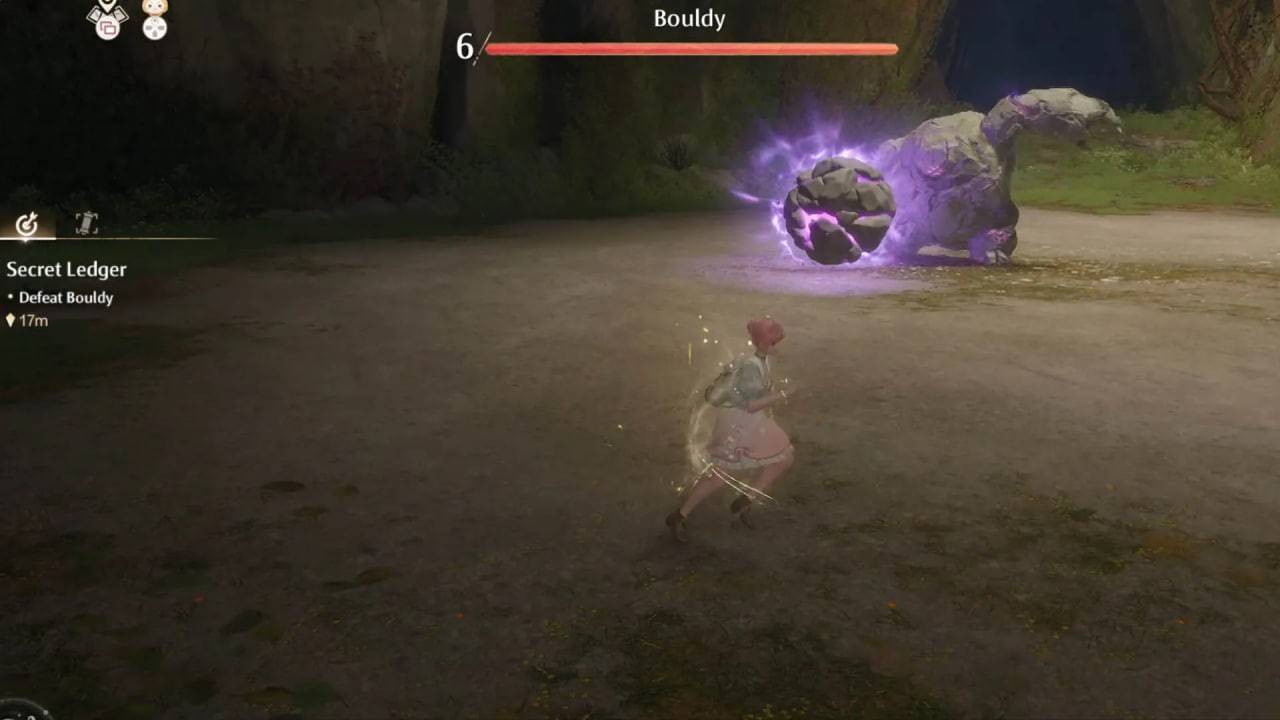Image resolution: width=1280 pixels, height=720 pixels.
Task: Click the Bouldy boss name label
Action: tap(688, 18)
